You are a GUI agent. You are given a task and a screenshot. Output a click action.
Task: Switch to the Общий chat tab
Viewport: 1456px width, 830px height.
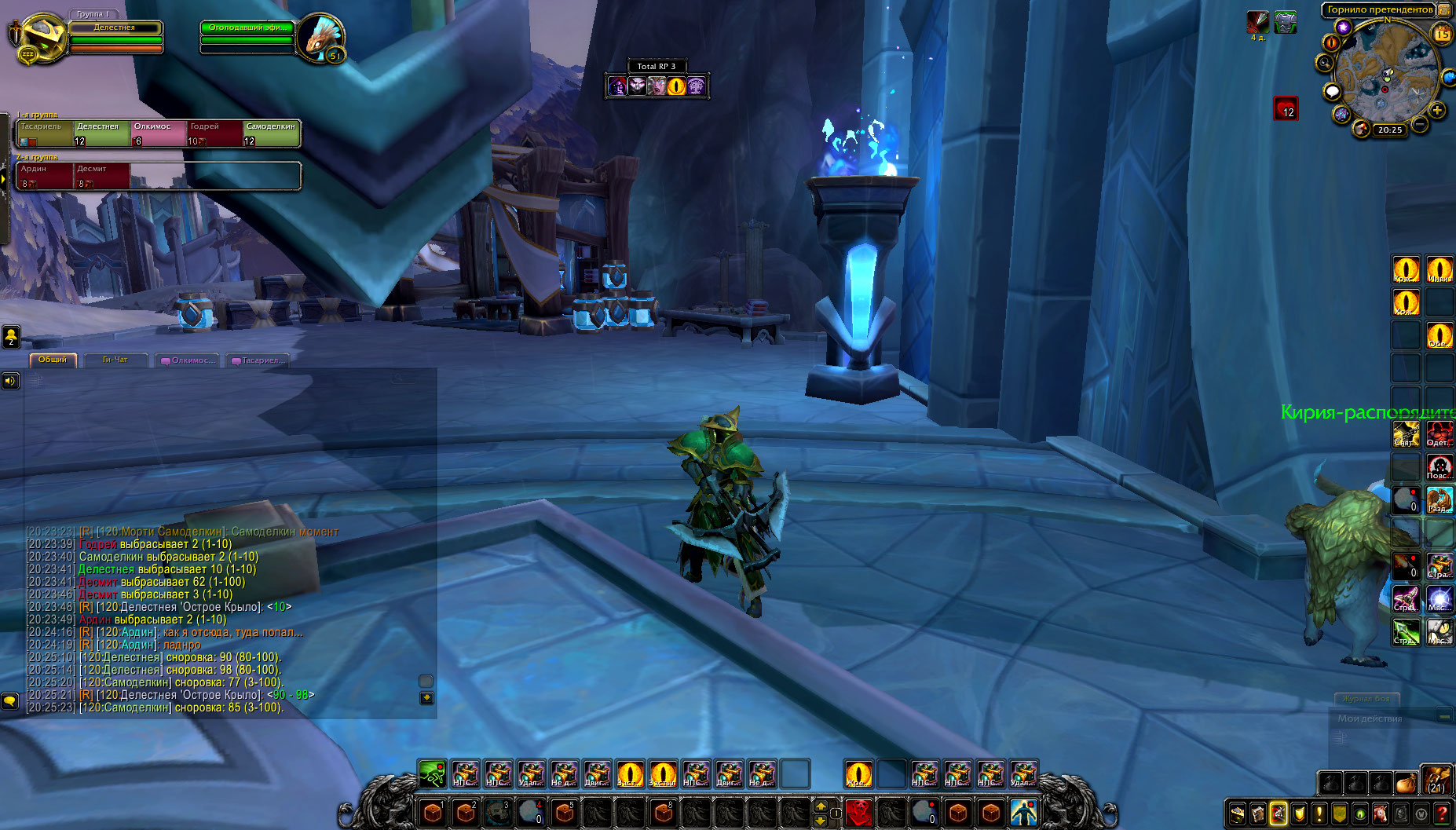tap(53, 360)
